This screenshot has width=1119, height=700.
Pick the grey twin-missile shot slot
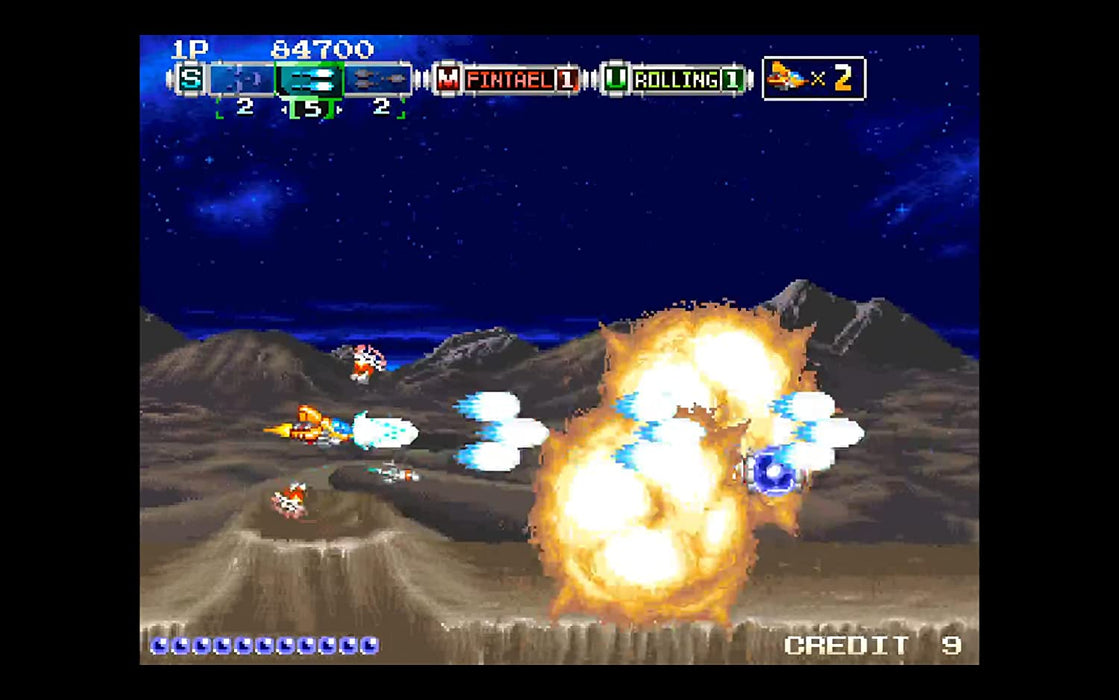coord(378,79)
